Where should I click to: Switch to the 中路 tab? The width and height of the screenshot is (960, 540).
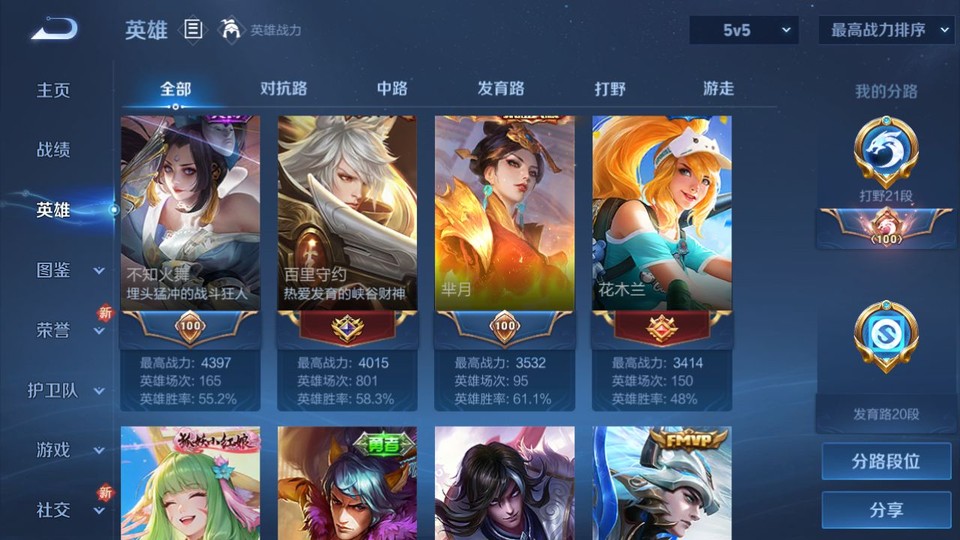pos(392,89)
